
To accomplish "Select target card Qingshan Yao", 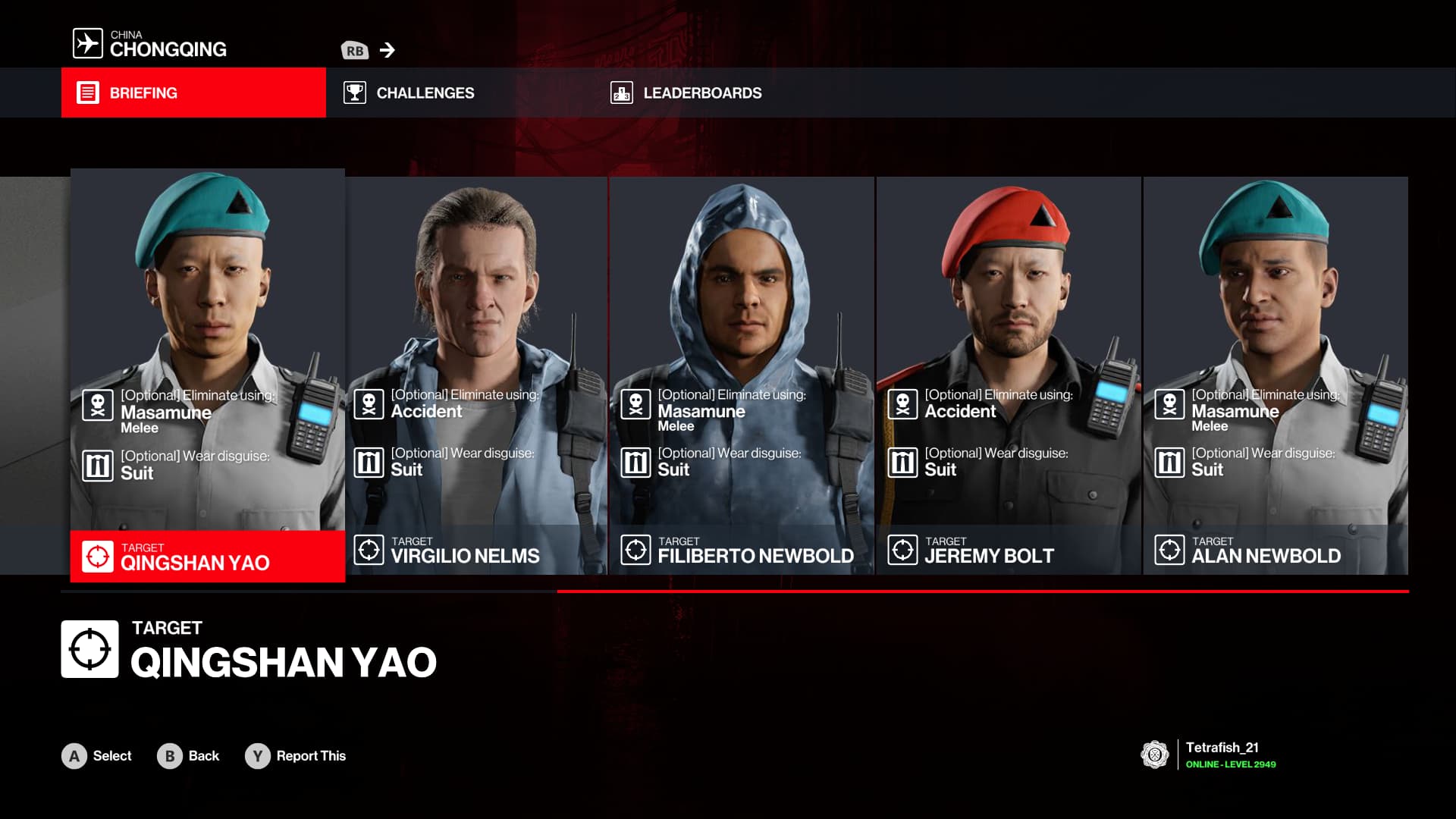I will (x=207, y=375).
